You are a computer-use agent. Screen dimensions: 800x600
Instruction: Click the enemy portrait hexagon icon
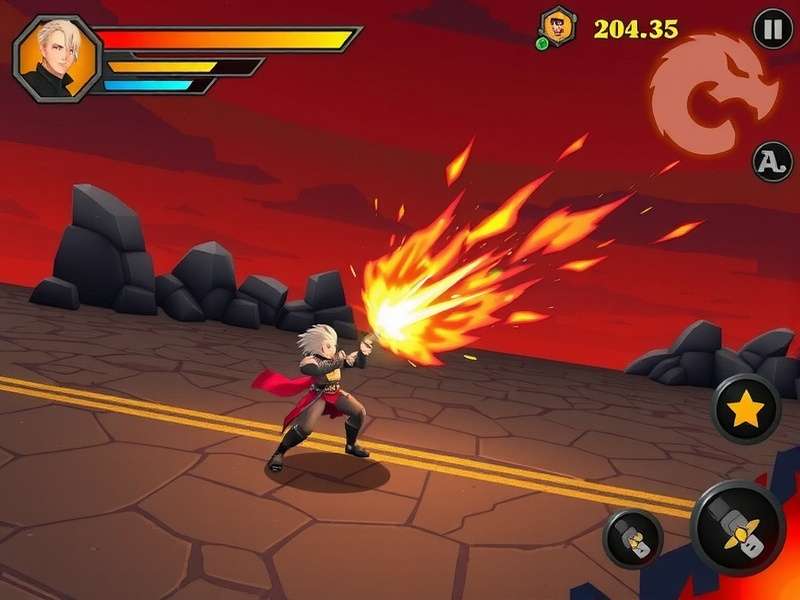[556, 27]
